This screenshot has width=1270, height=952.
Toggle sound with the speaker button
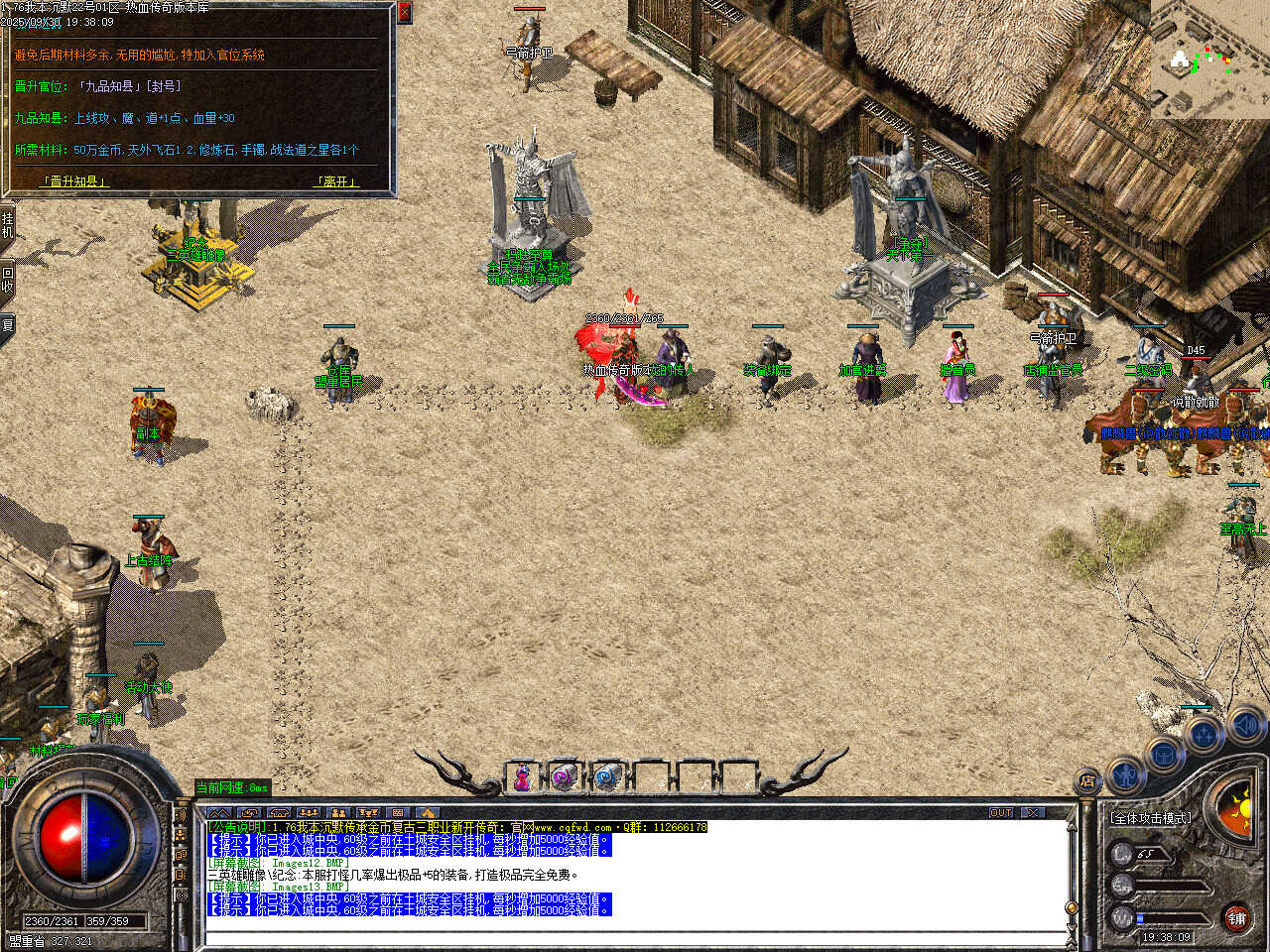click(x=1245, y=726)
